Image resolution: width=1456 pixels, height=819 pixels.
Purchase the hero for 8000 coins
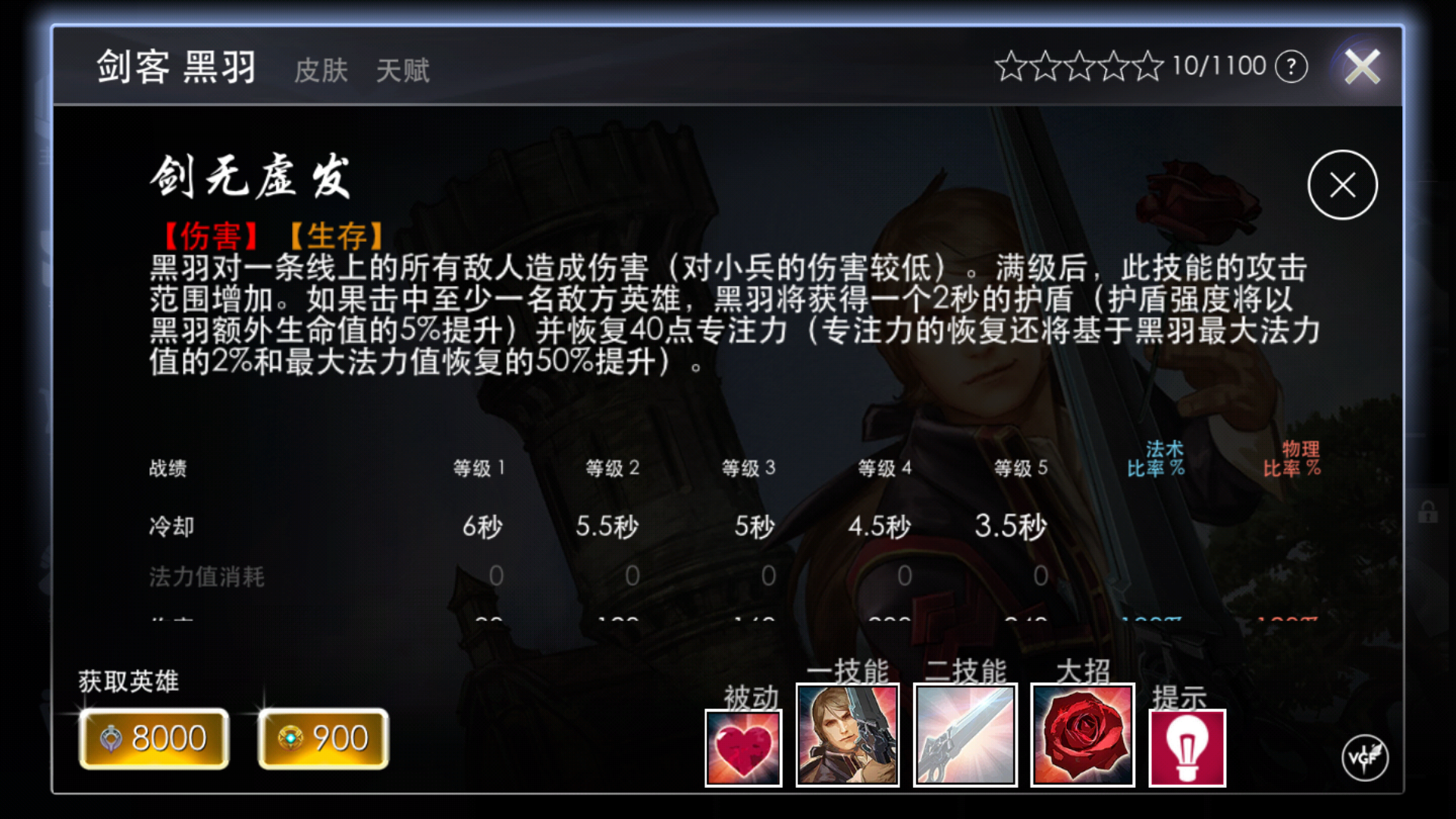pos(153,737)
